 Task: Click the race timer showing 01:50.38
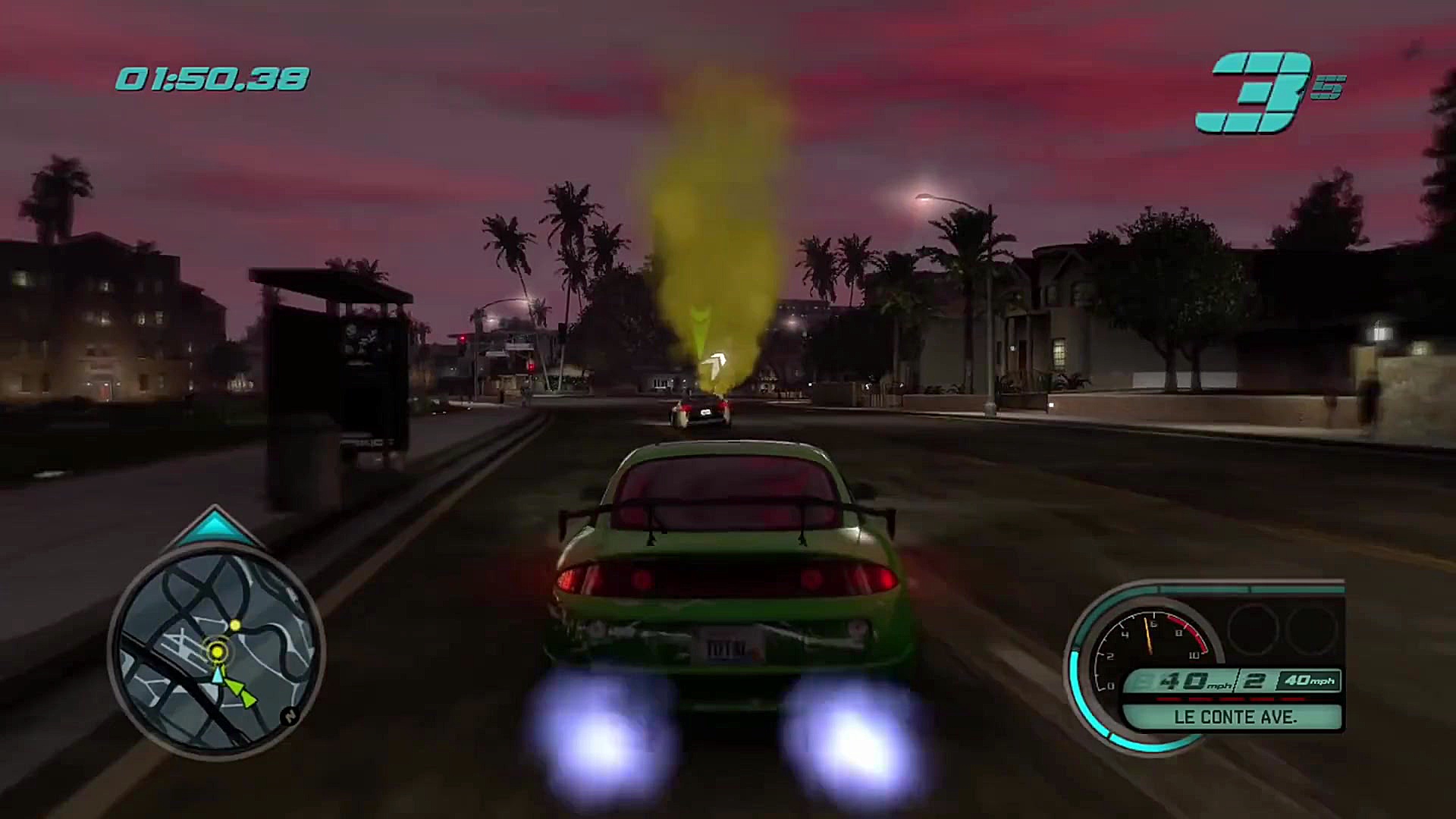point(212,76)
